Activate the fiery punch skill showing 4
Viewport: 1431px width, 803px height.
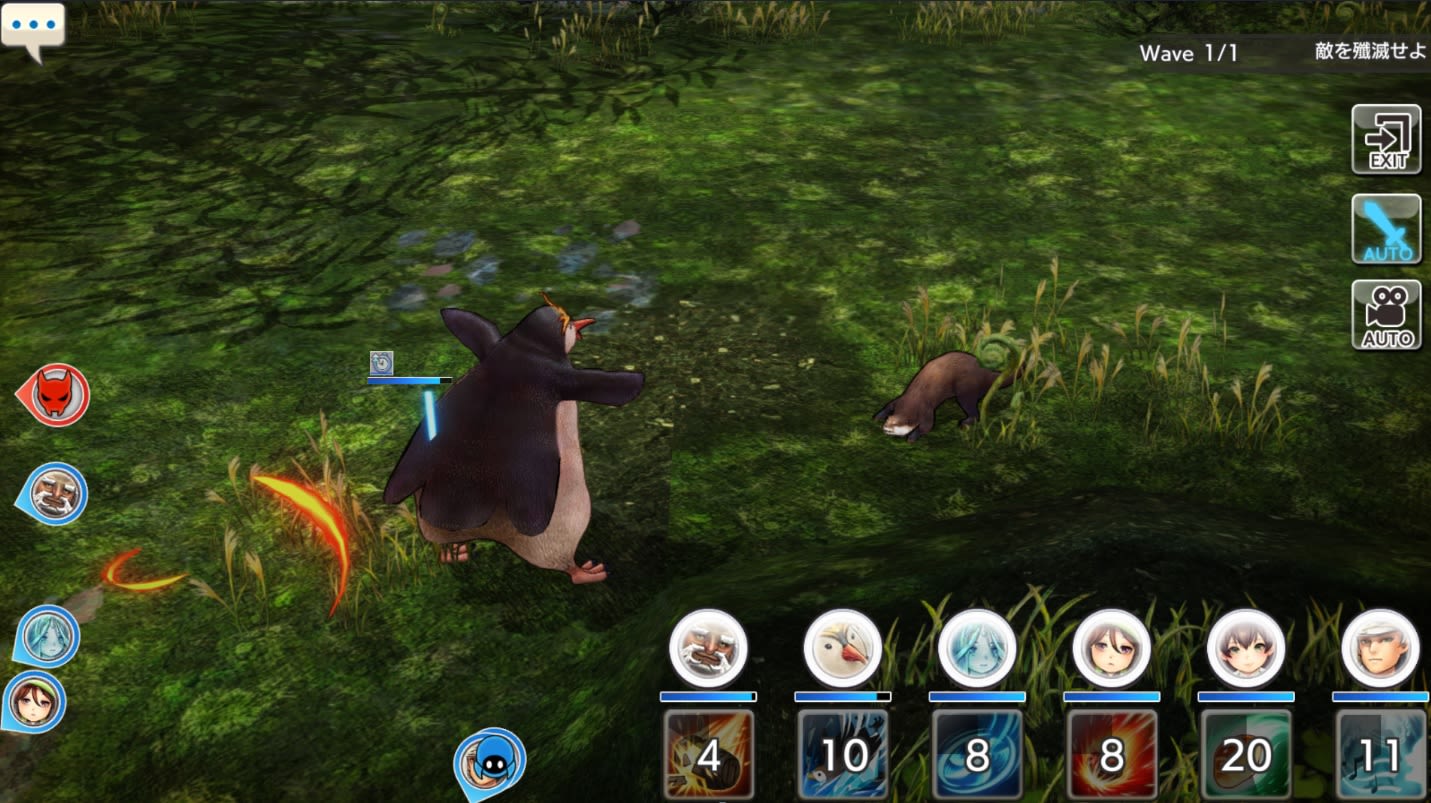tap(709, 755)
